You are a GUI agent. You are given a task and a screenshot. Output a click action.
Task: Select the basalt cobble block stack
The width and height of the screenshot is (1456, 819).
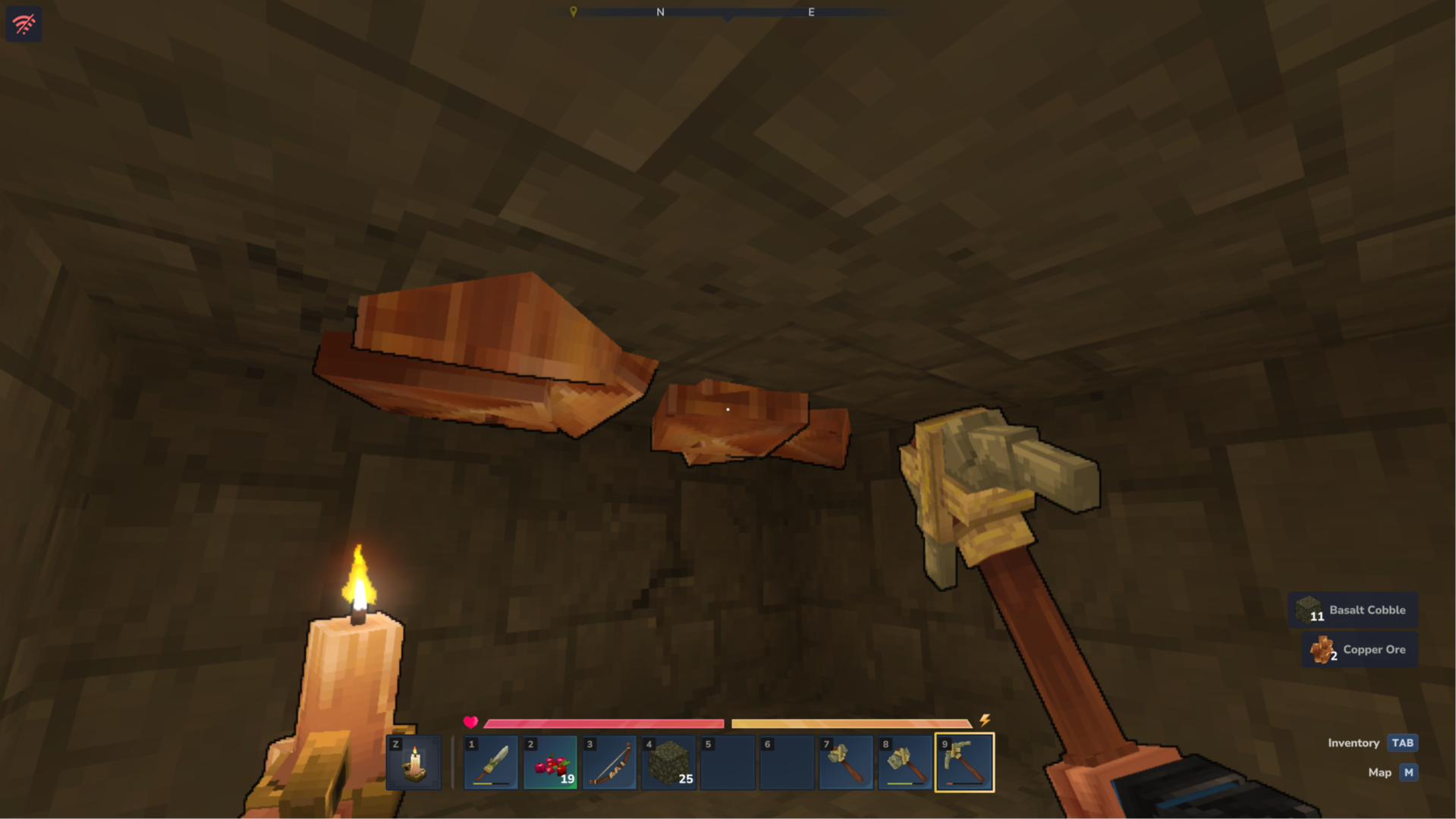click(x=668, y=762)
